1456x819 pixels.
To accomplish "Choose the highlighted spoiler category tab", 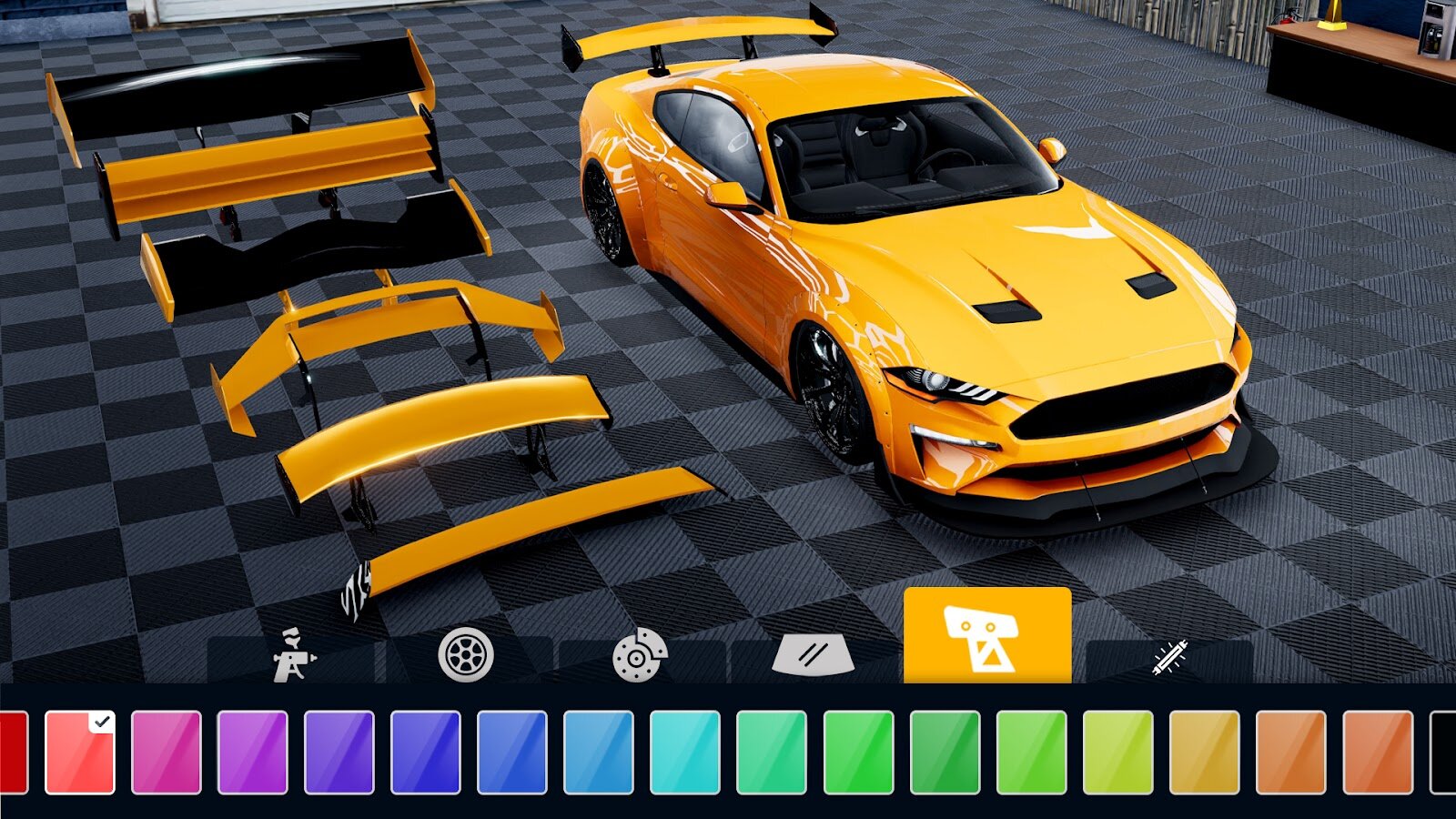I will pos(987,635).
